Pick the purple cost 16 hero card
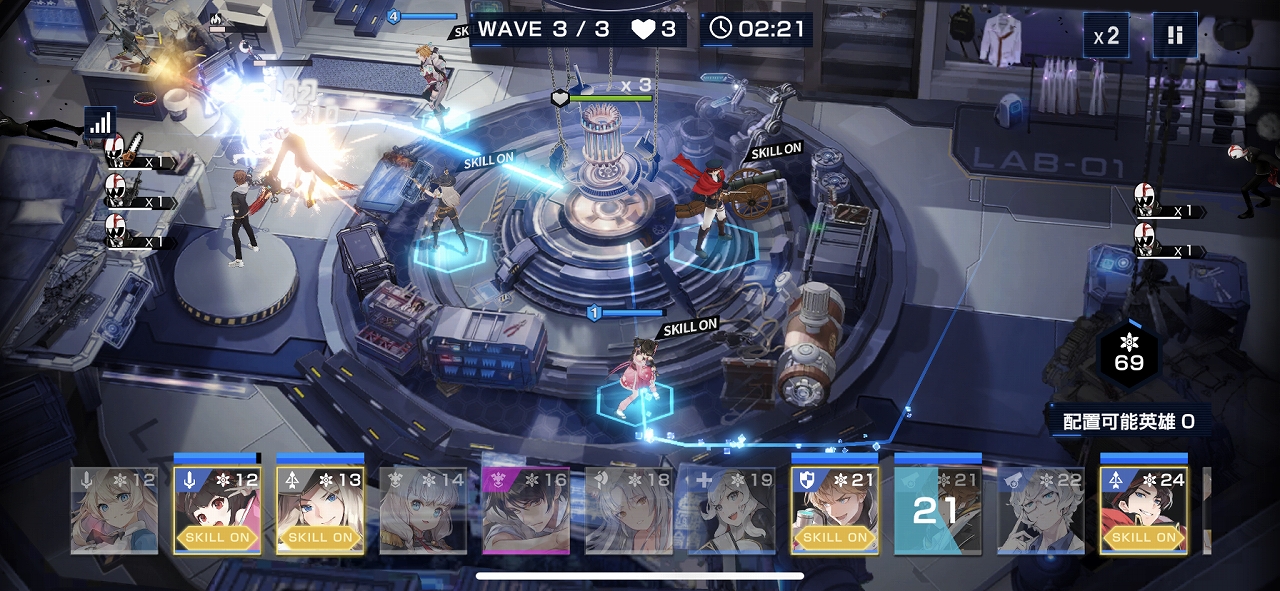 526,509
